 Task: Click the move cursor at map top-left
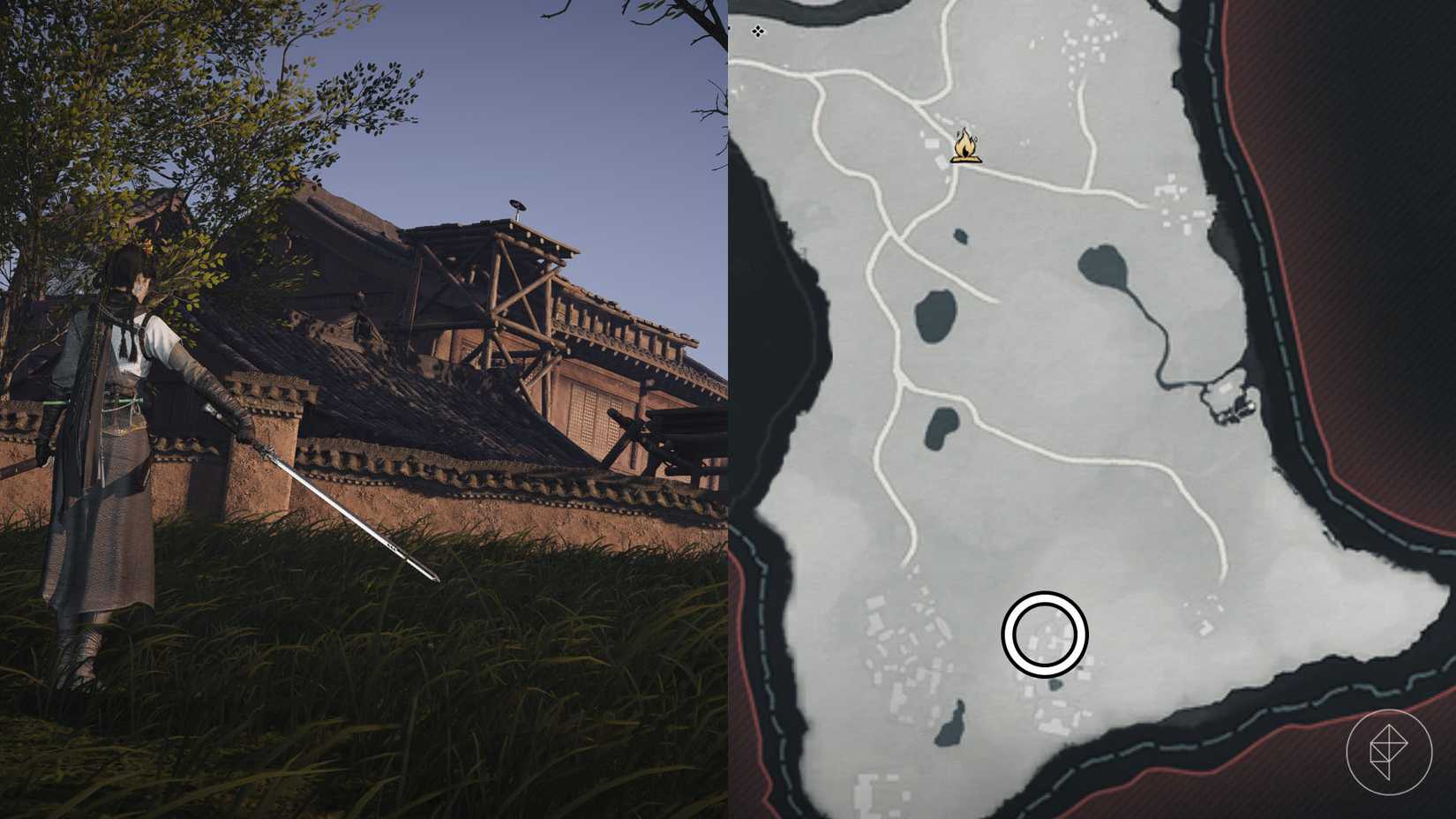point(759,33)
